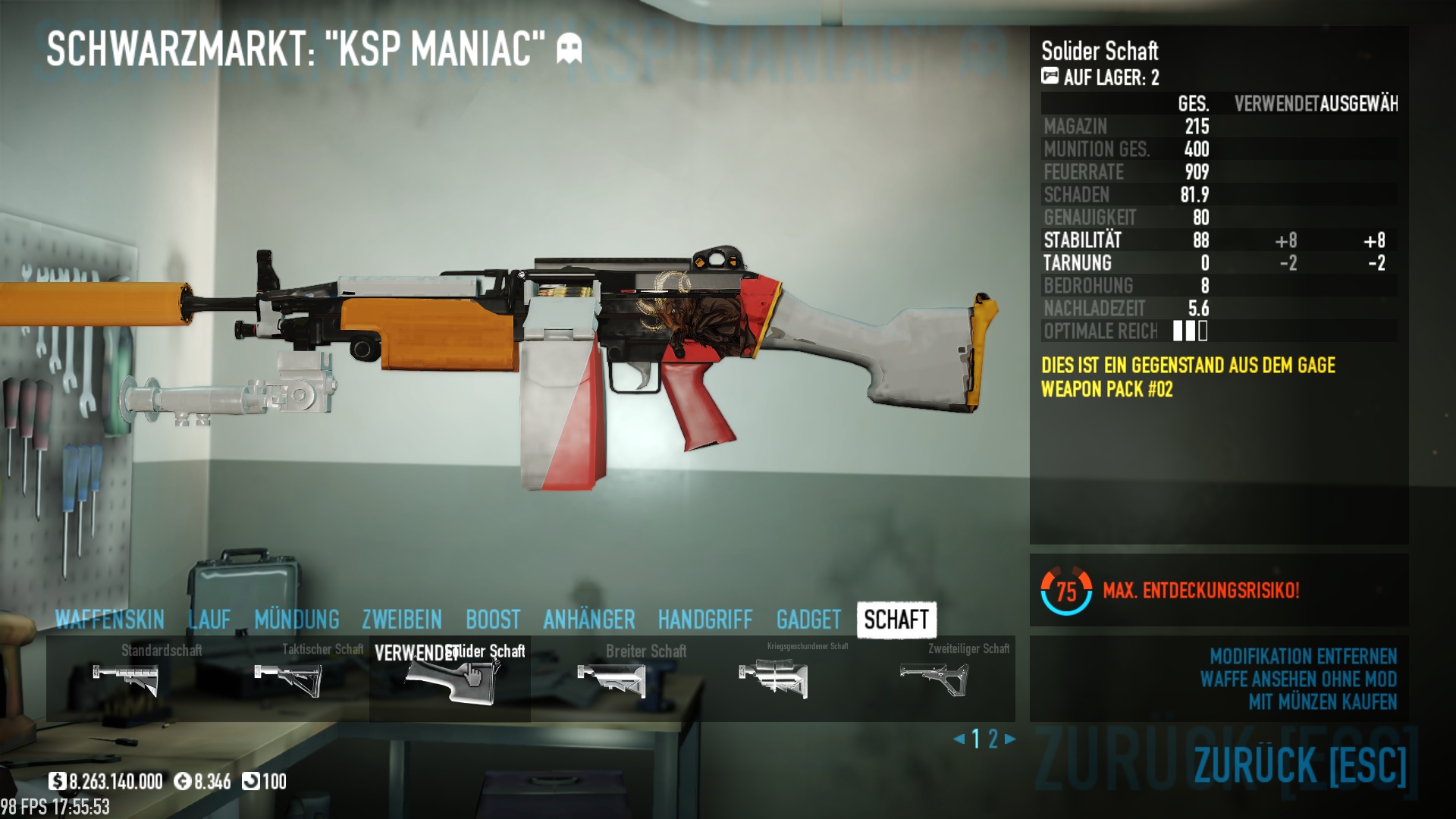Screen dimensions: 1456x819
Task: Equip the Breiter Schaft stock
Action: [x=611, y=679]
